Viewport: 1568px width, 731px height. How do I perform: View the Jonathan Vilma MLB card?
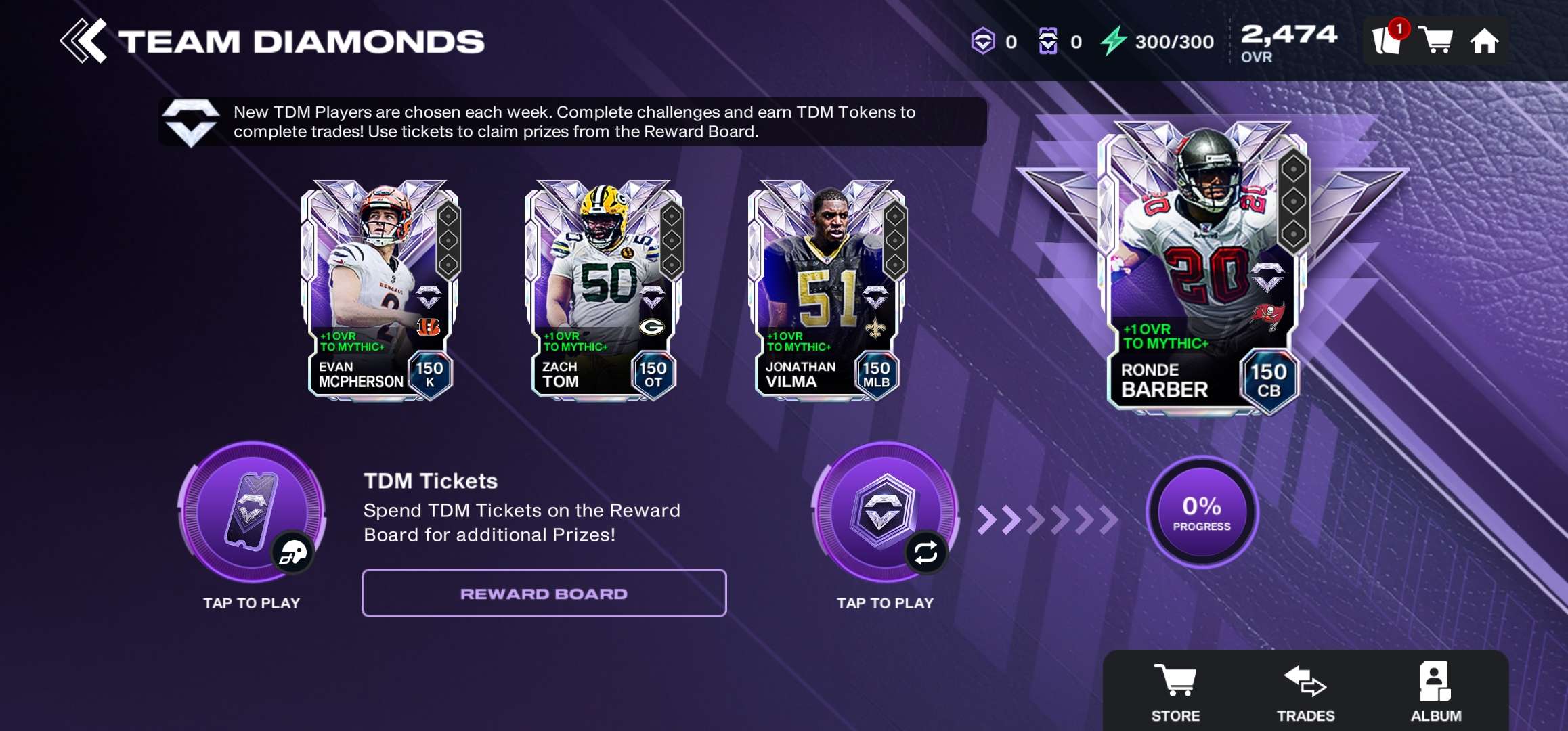[827, 291]
